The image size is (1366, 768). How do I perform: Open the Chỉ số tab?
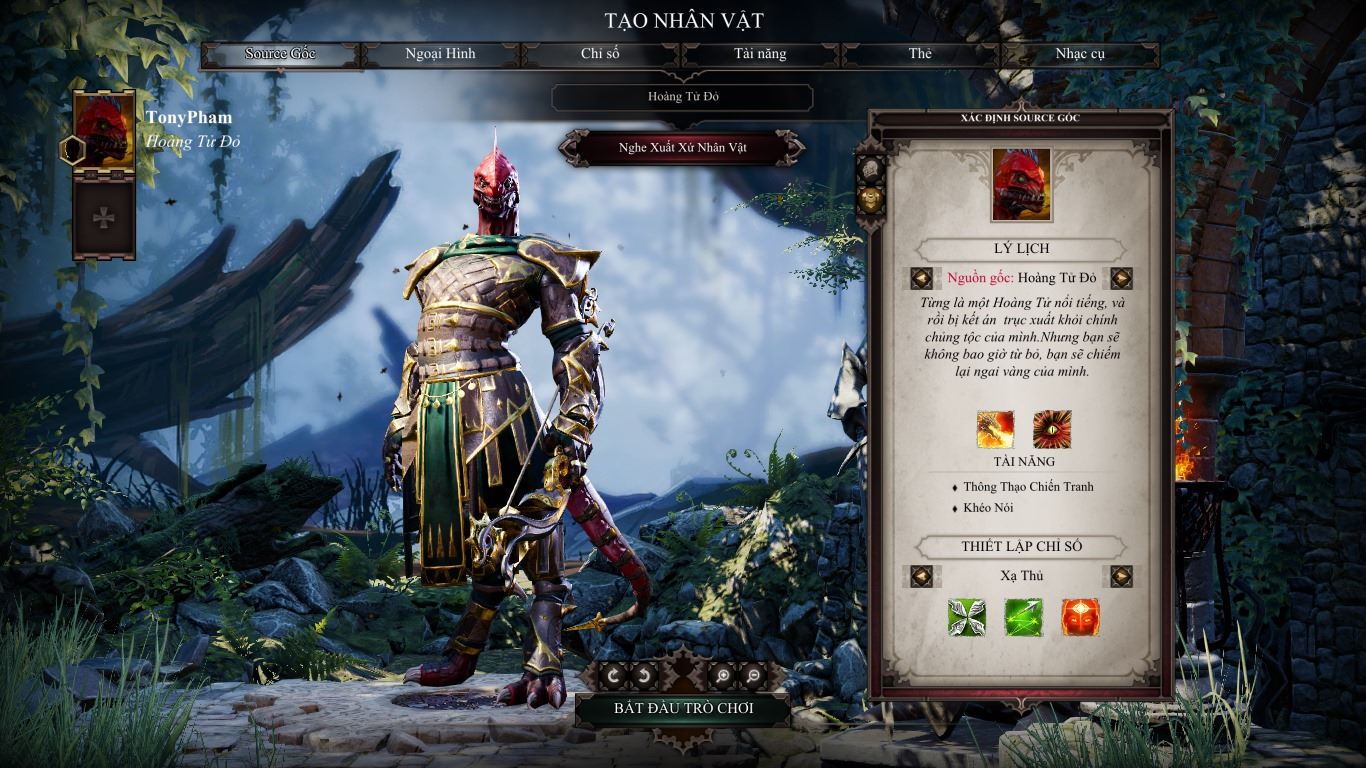coord(601,55)
